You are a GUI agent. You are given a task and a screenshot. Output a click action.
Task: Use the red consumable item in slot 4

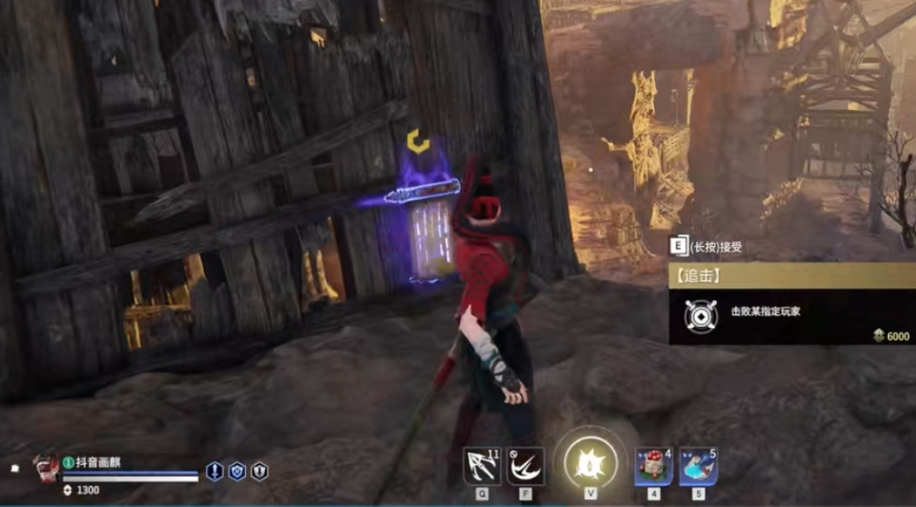click(653, 465)
